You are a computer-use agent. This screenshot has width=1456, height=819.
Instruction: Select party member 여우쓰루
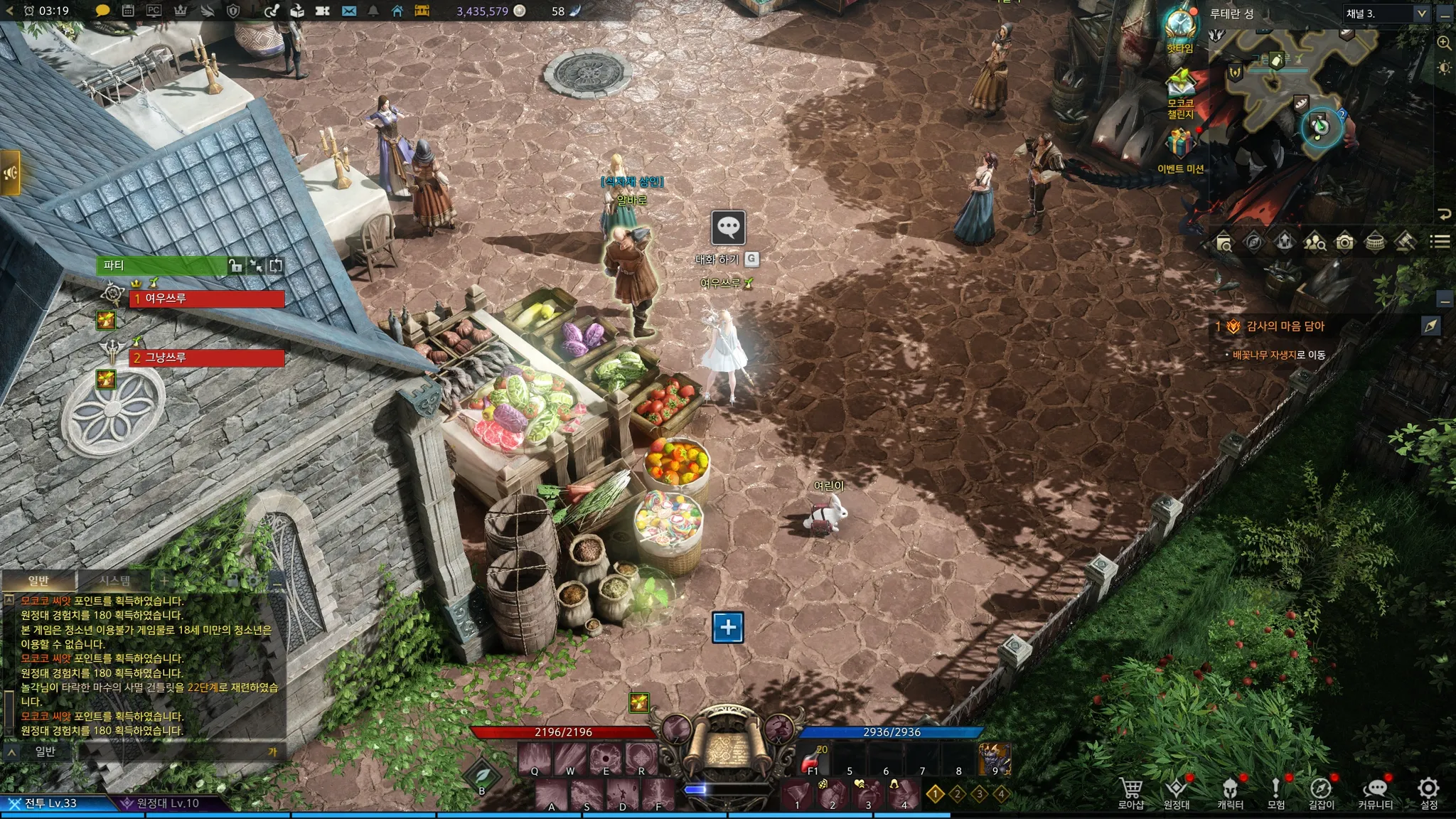point(206,299)
